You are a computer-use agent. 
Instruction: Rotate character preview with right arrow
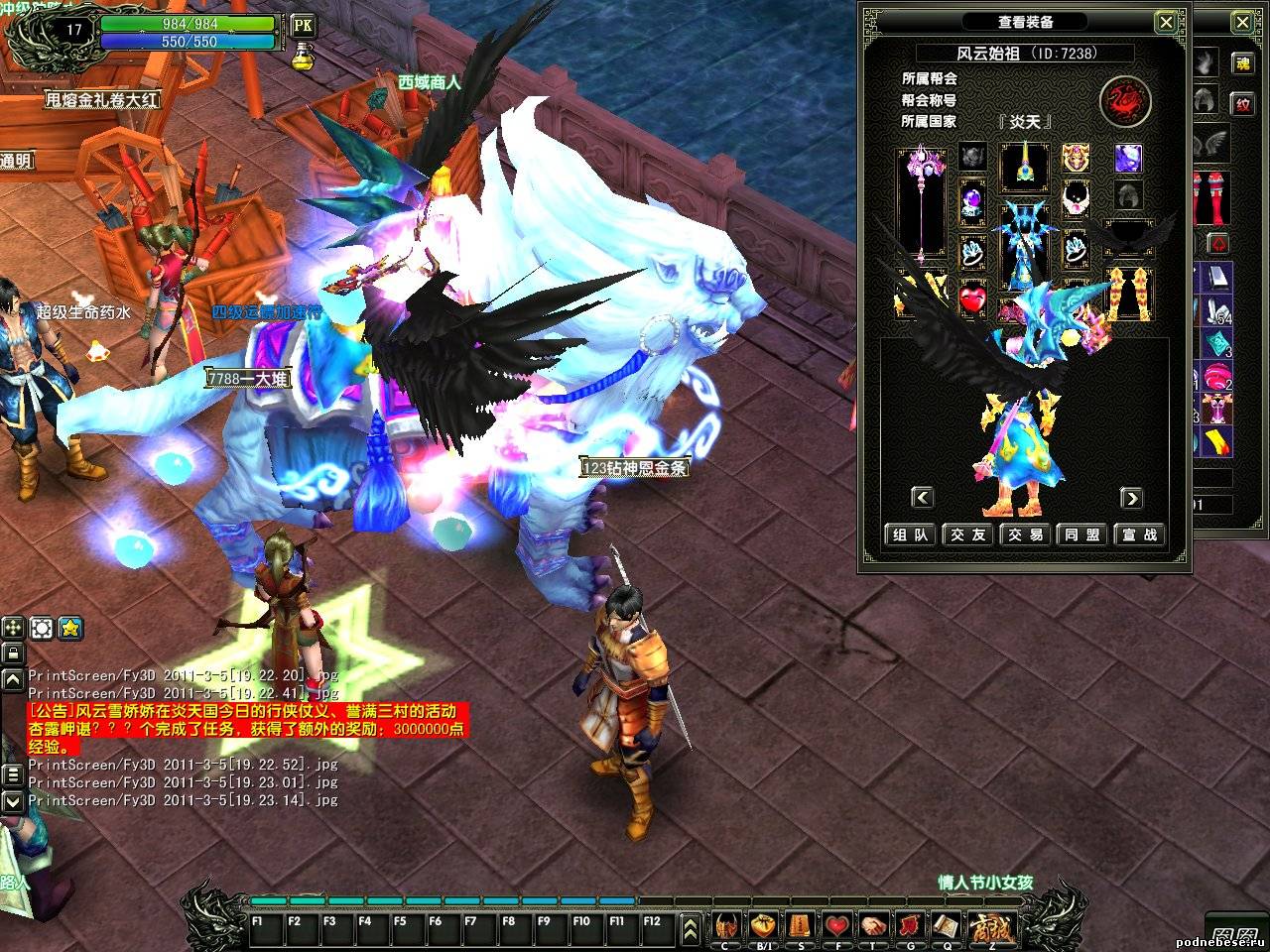click(1130, 497)
